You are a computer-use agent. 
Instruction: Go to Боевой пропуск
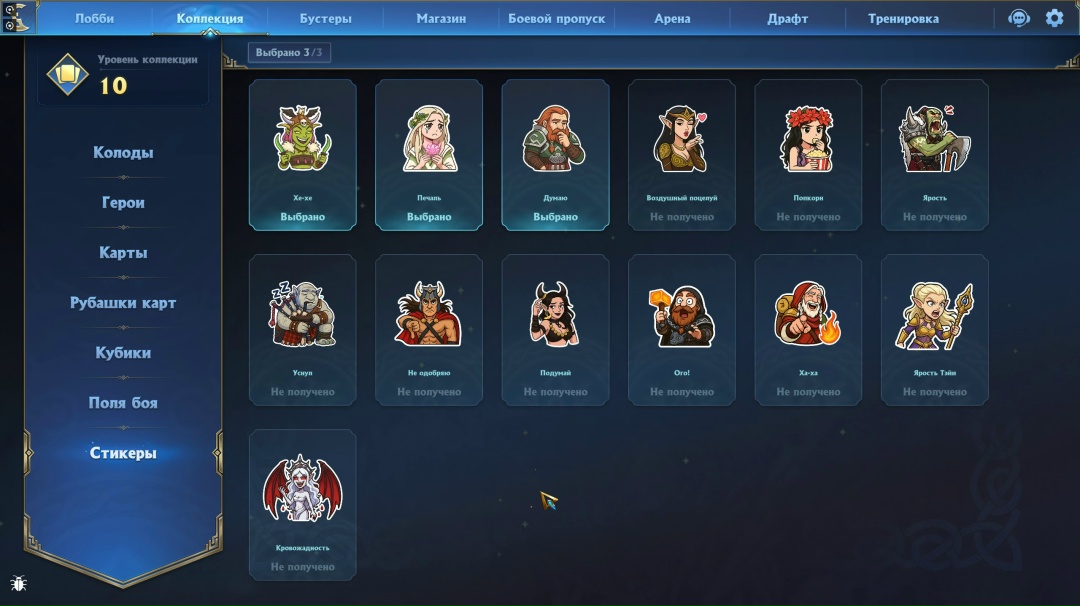557,18
